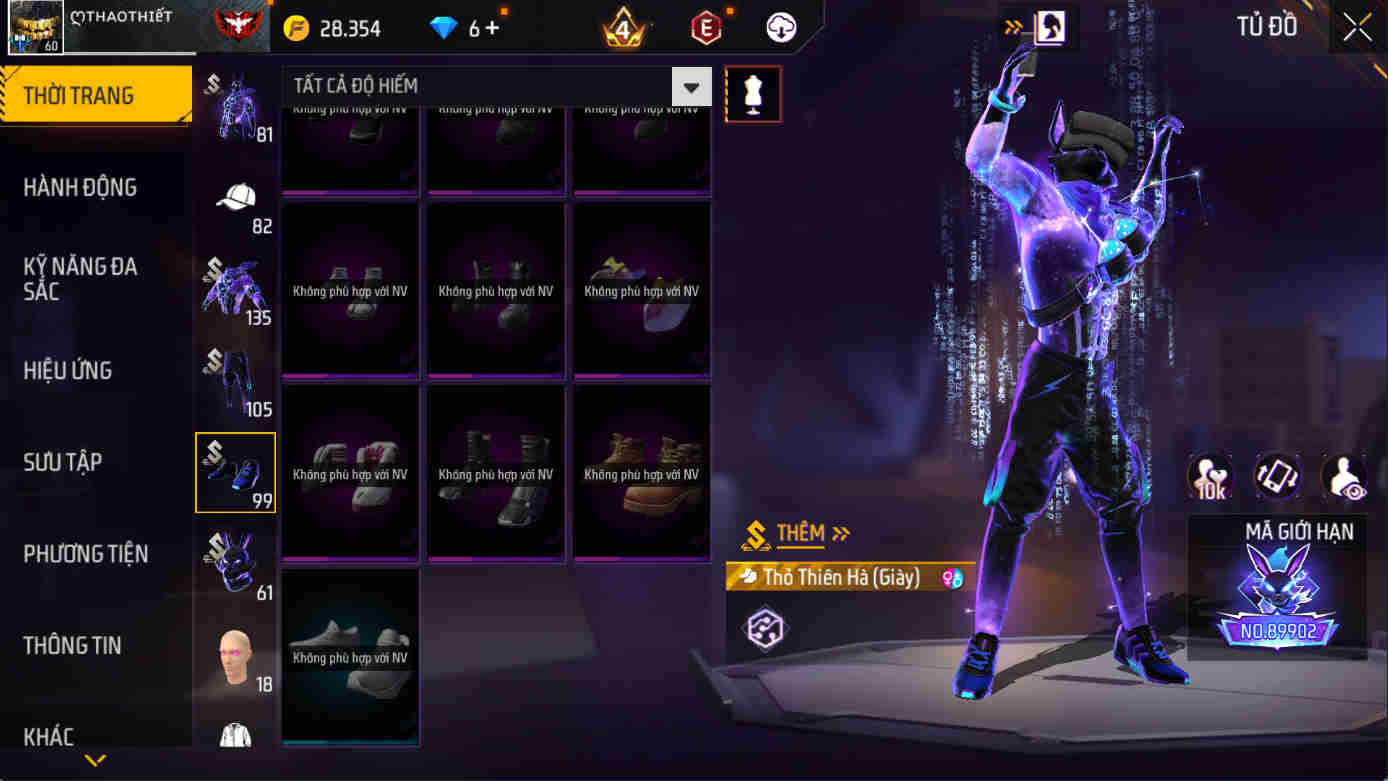Image resolution: width=1388 pixels, height=781 pixels.
Task: Select the white sneakers thumbnail in the grid
Action: (349, 655)
